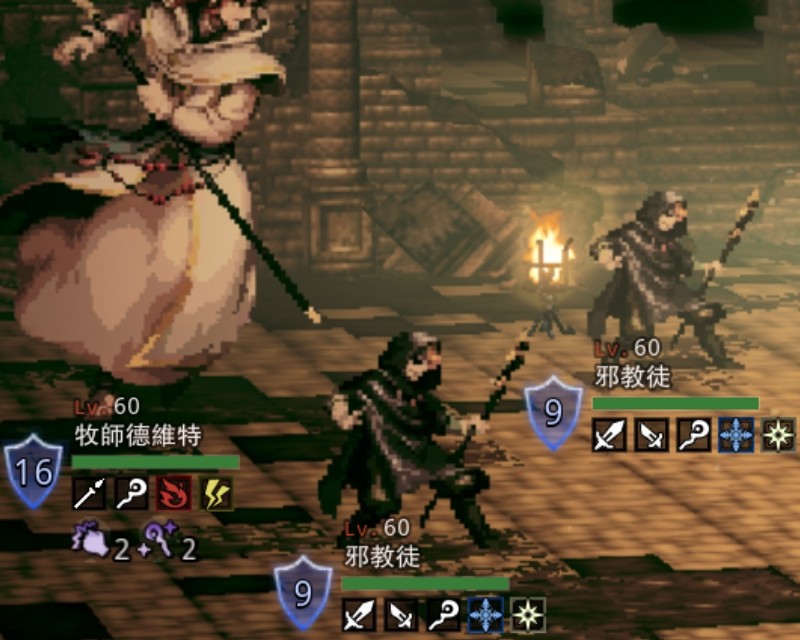
Task: Check the purple sparkling staff buff icon
Action: pos(161,541)
